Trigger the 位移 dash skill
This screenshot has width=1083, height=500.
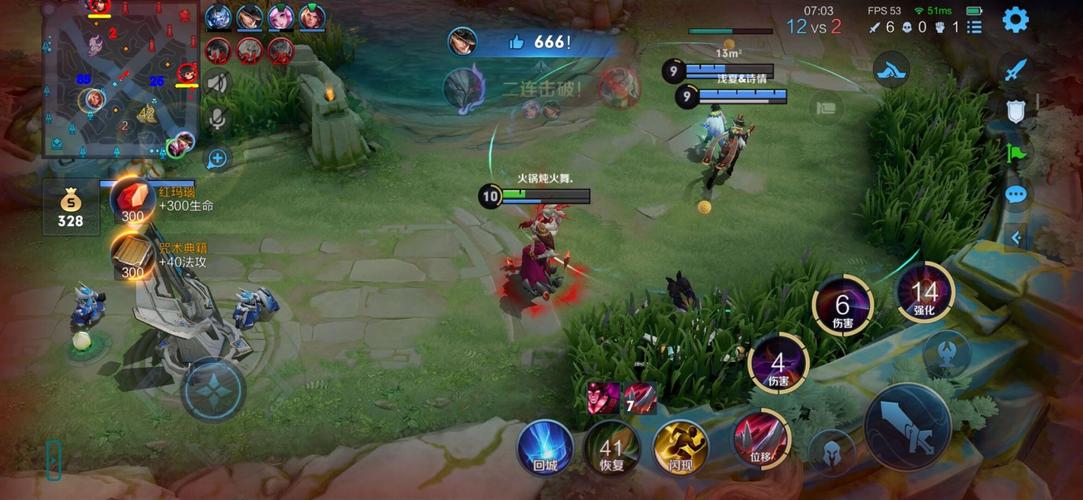(761, 438)
